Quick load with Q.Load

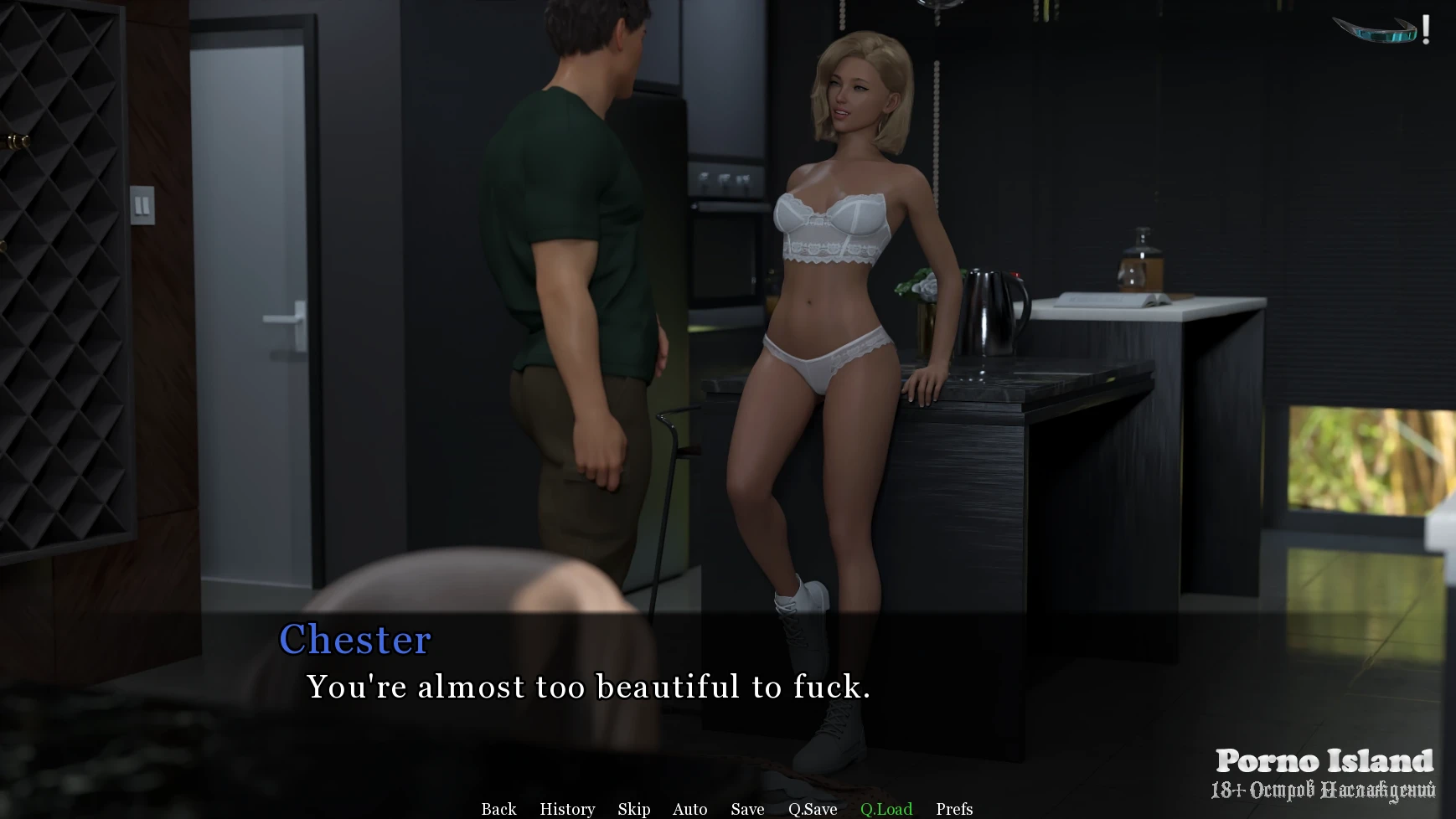tap(886, 809)
